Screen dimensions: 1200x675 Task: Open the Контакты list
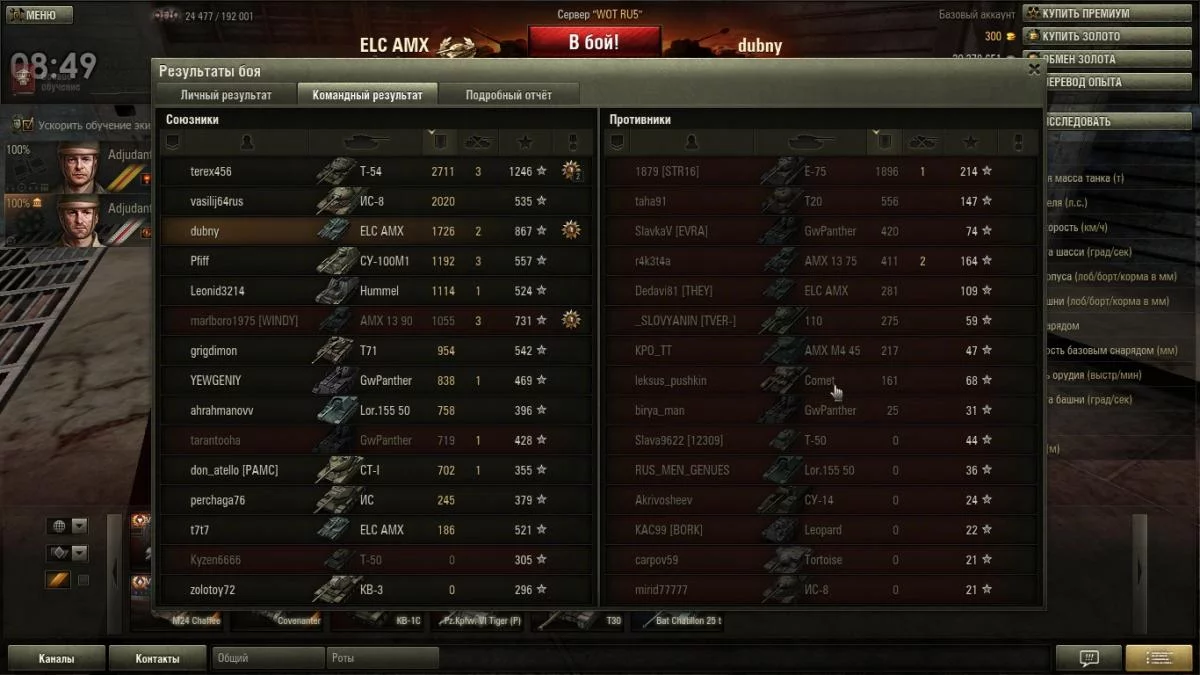coord(157,659)
